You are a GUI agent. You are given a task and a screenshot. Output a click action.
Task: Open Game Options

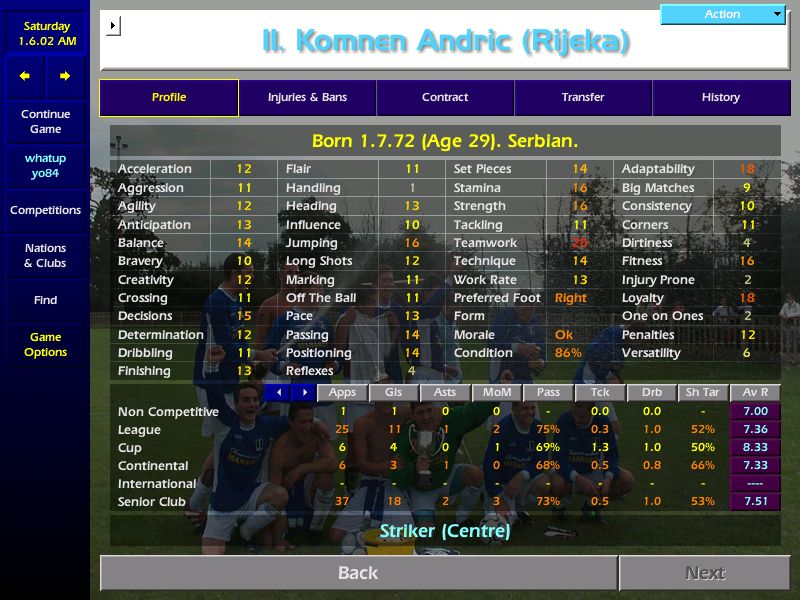[x=45, y=345]
